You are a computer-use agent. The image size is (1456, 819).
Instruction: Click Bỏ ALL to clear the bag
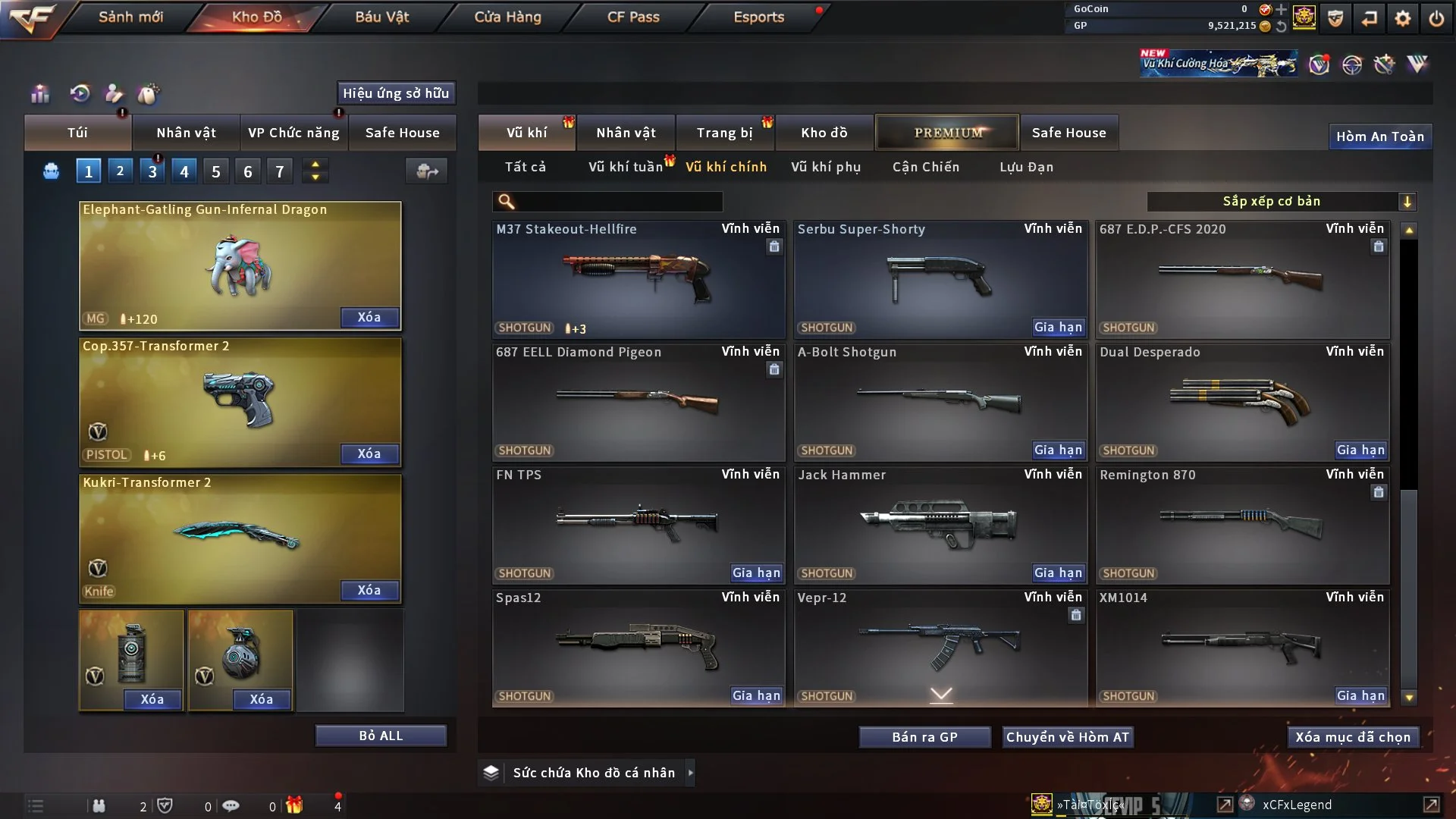381,736
